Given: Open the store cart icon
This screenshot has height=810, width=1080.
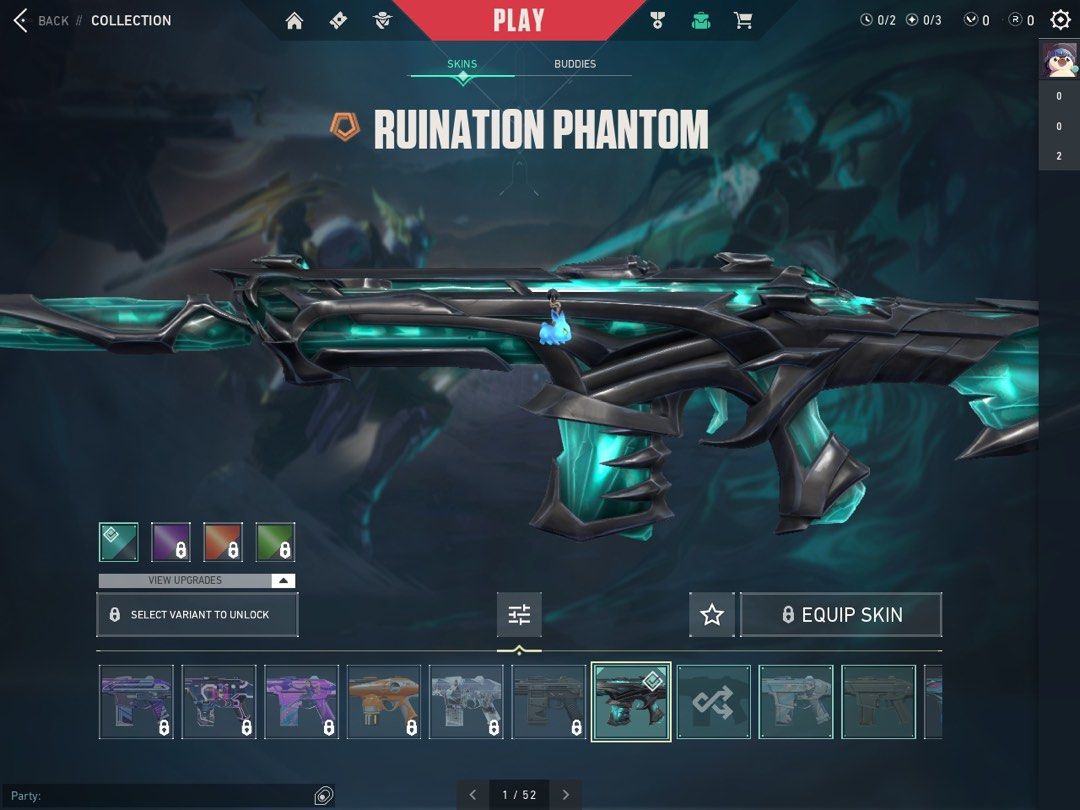Looking at the screenshot, I should point(743,20).
